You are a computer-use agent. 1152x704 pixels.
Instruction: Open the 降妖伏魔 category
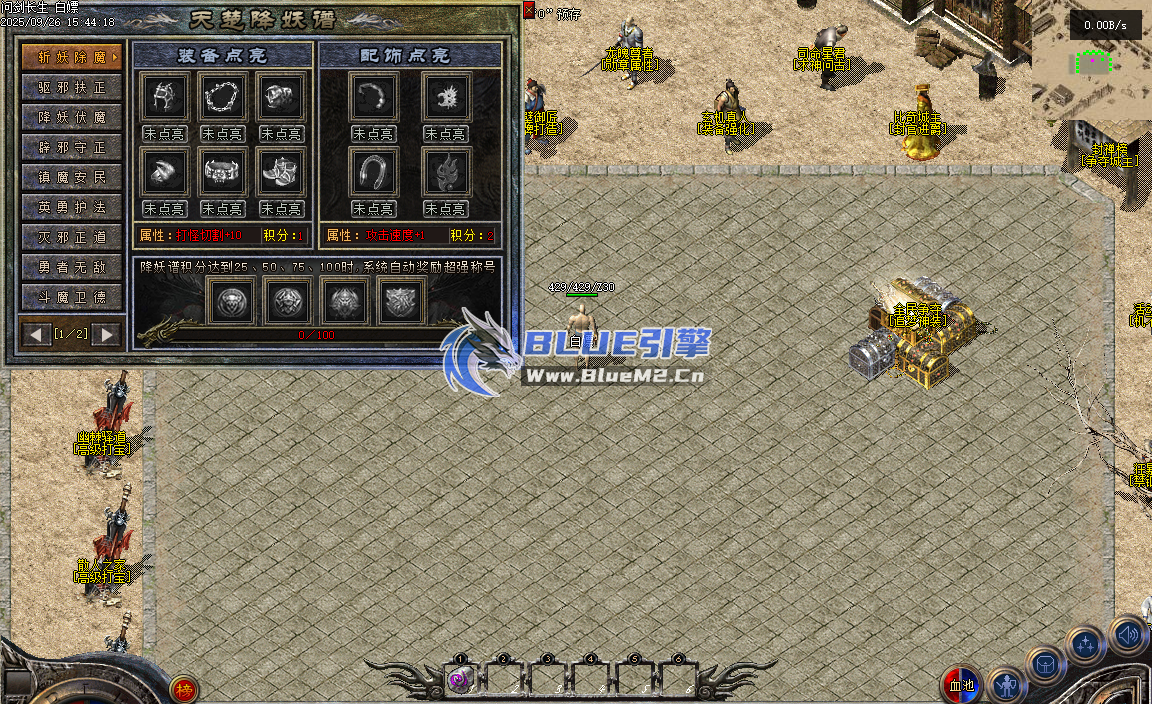pyautogui.click(x=72, y=117)
